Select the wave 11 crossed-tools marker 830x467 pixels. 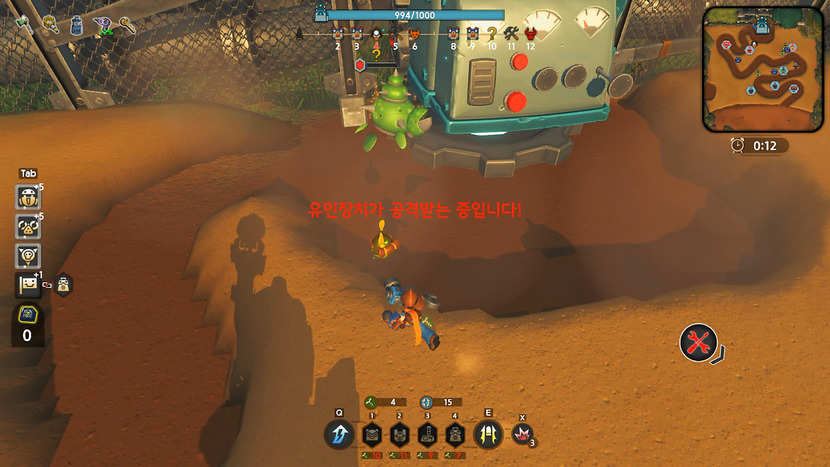click(511, 33)
